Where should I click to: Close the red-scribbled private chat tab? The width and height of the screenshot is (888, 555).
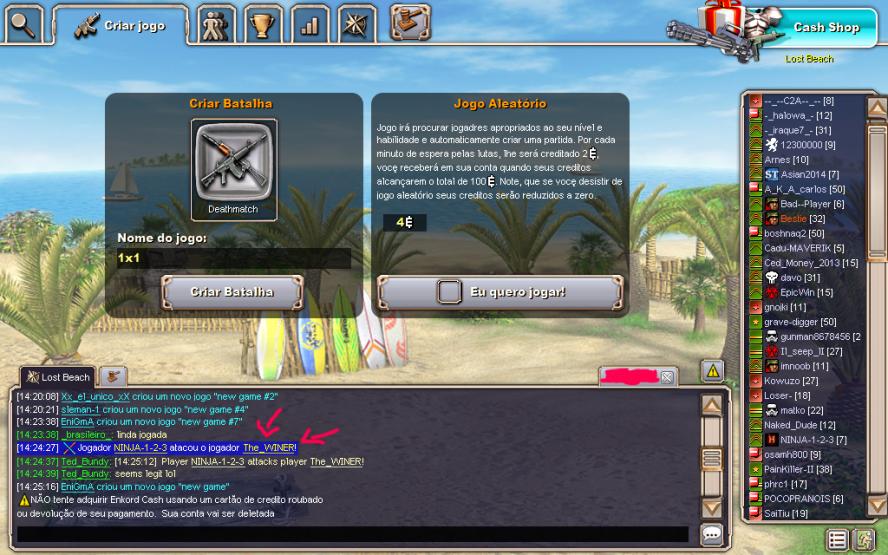667,377
